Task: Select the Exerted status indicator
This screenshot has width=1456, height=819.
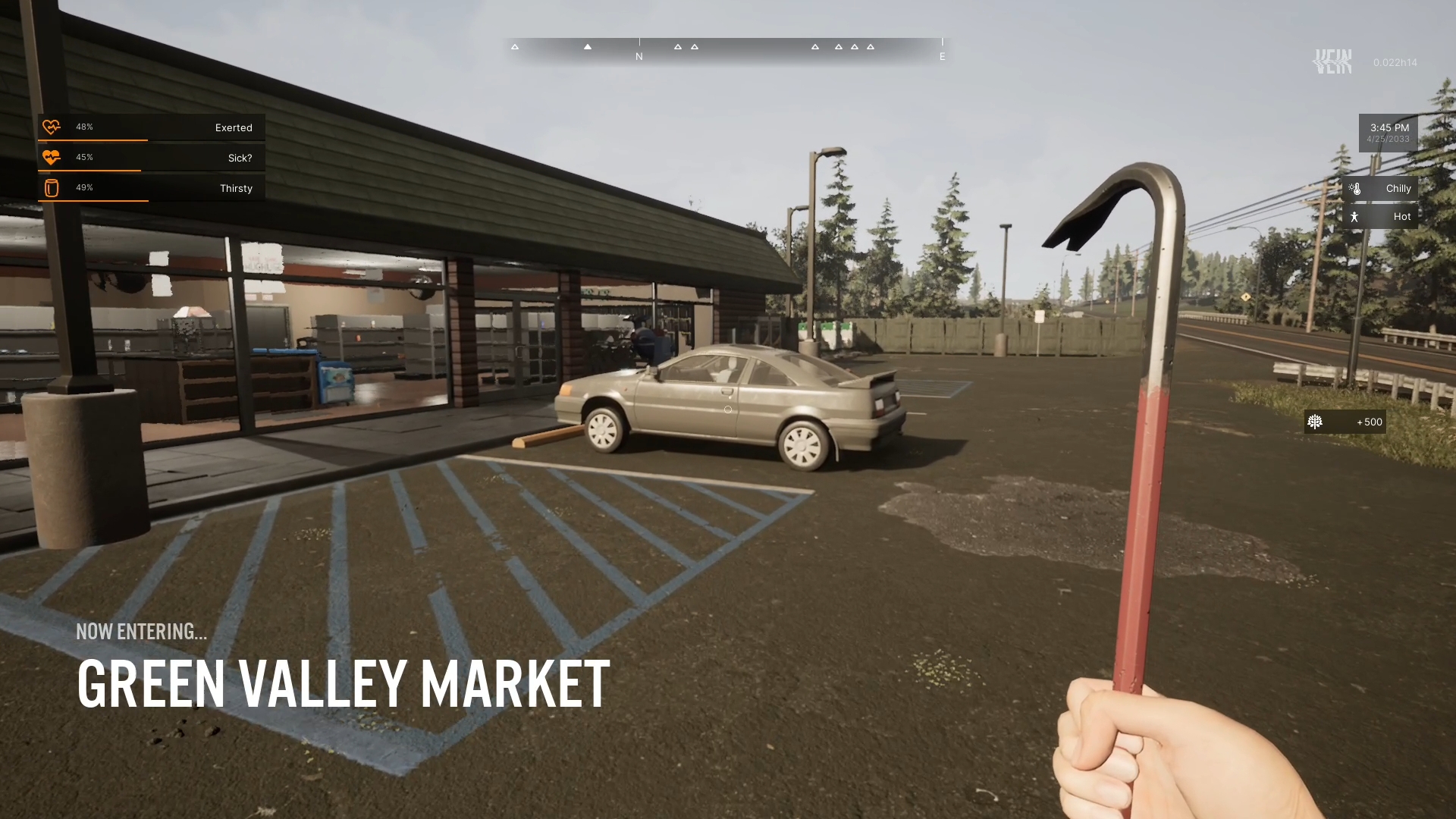Action: coord(152,127)
